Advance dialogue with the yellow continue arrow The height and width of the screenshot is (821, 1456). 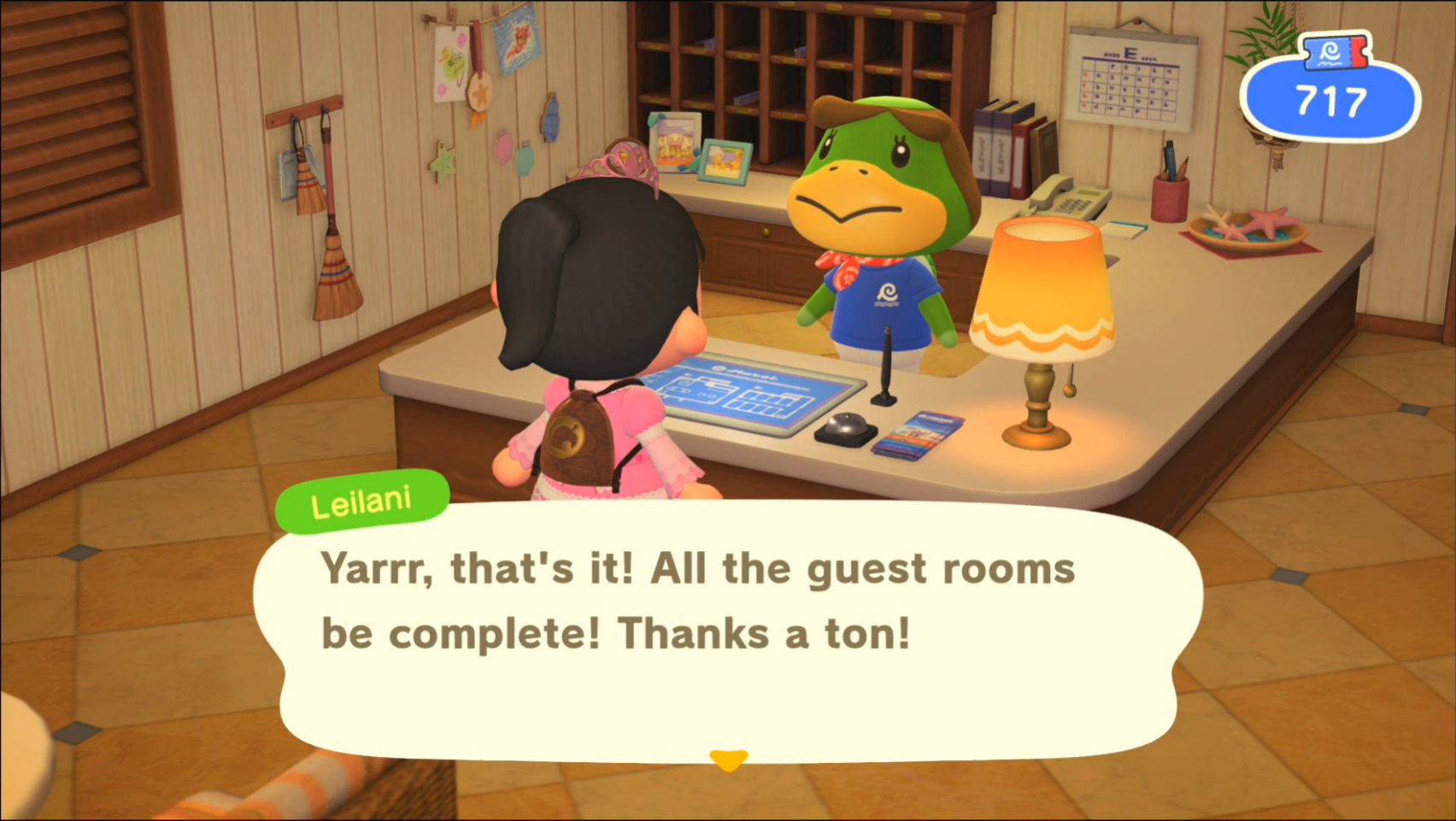(728, 759)
